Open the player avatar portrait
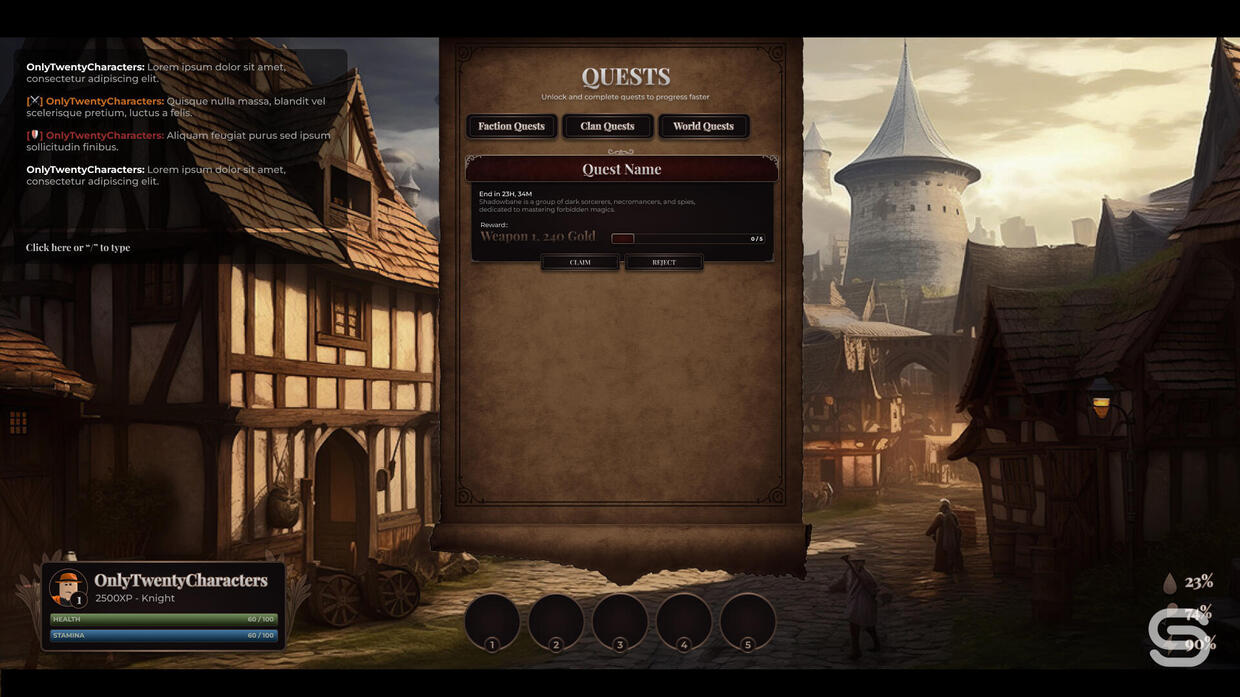 click(x=68, y=587)
